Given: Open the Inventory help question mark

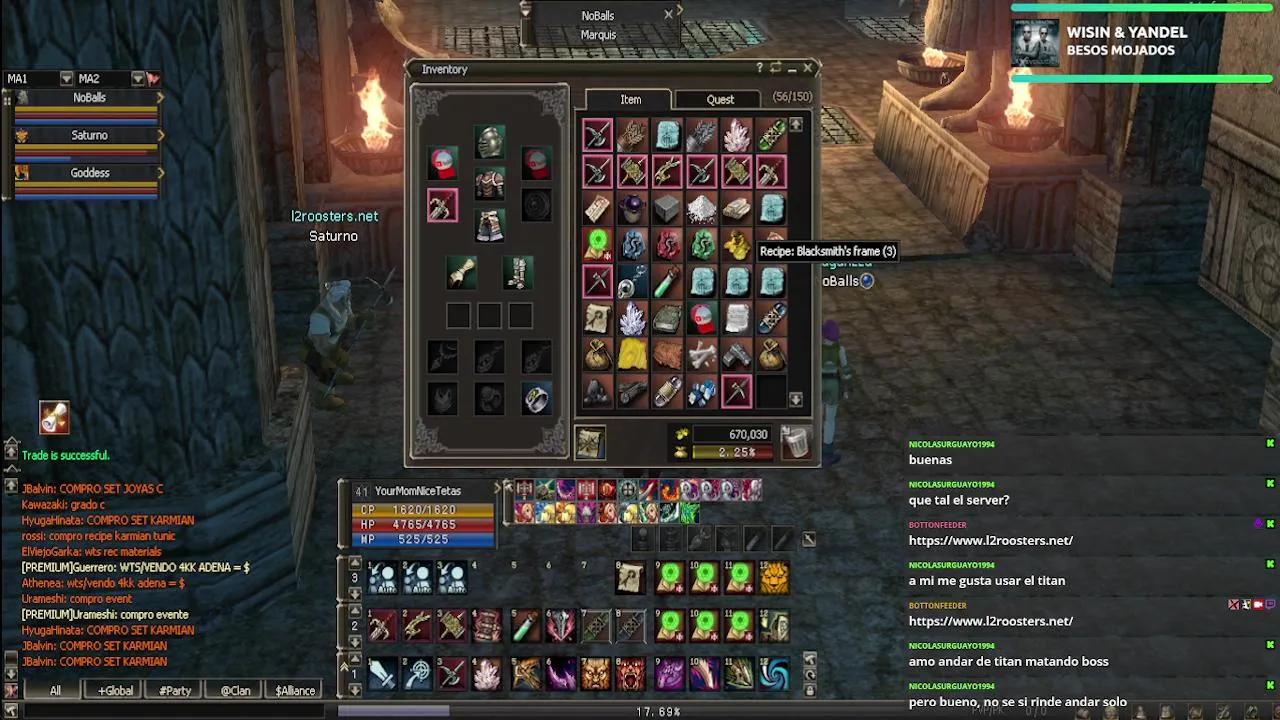Looking at the screenshot, I should tap(759, 68).
